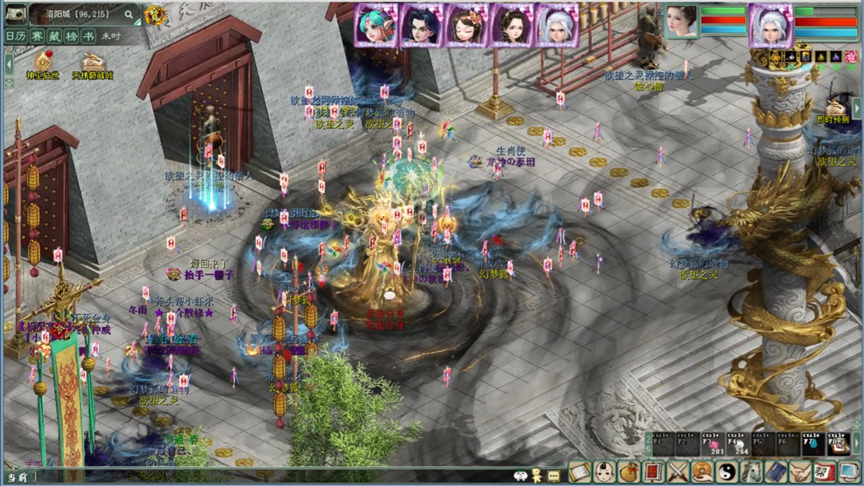Screen dimensions: 864x486
Task: Open the minimap thumbnail icon
Action: pyautogui.click(x=17, y=14)
